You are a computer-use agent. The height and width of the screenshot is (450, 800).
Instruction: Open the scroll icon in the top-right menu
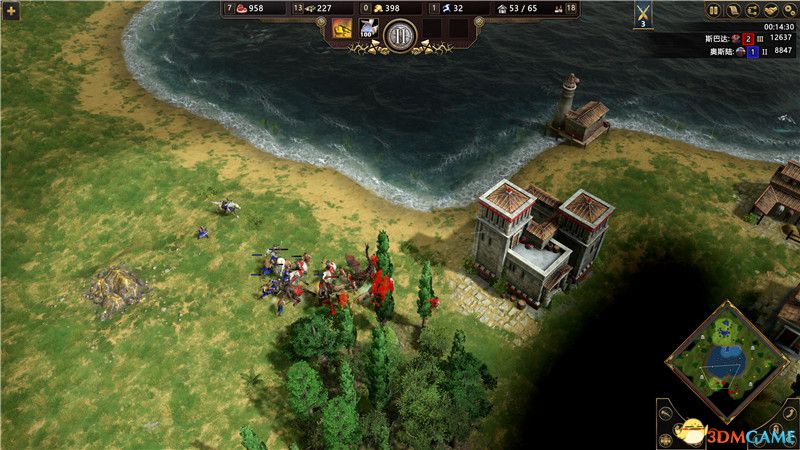(732, 11)
